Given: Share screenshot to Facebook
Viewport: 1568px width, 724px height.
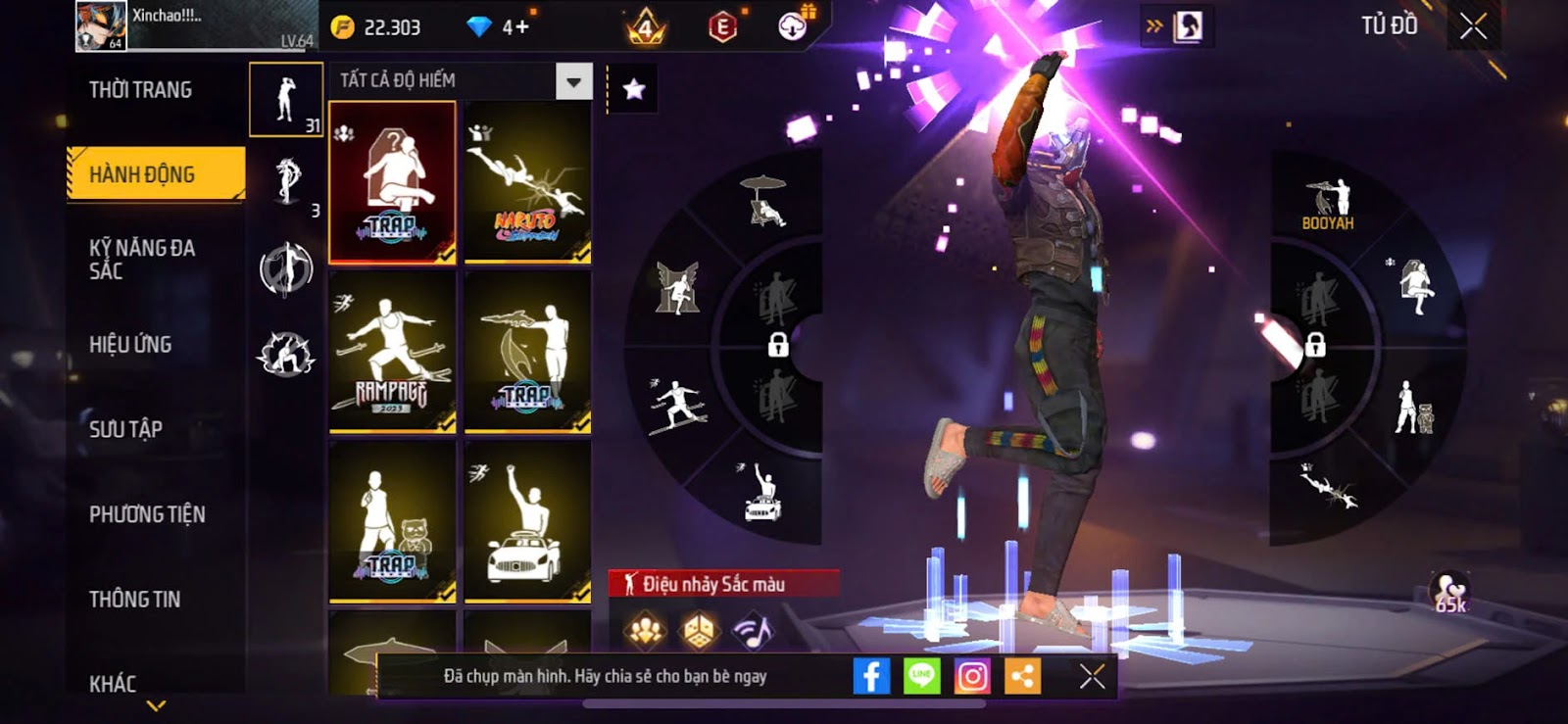Looking at the screenshot, I should tap(871, 676).
